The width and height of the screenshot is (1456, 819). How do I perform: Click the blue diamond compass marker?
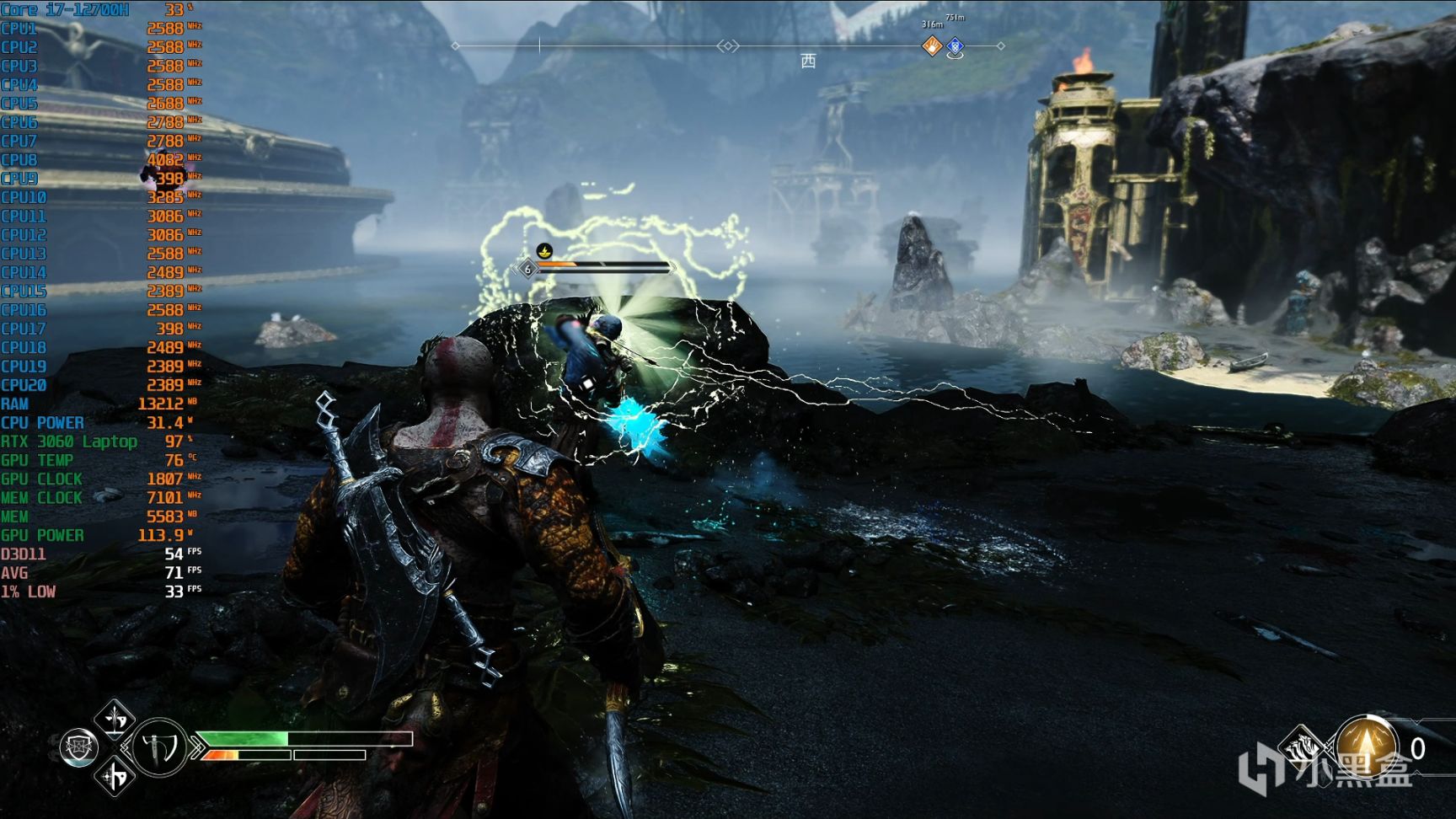coord(955,46)
